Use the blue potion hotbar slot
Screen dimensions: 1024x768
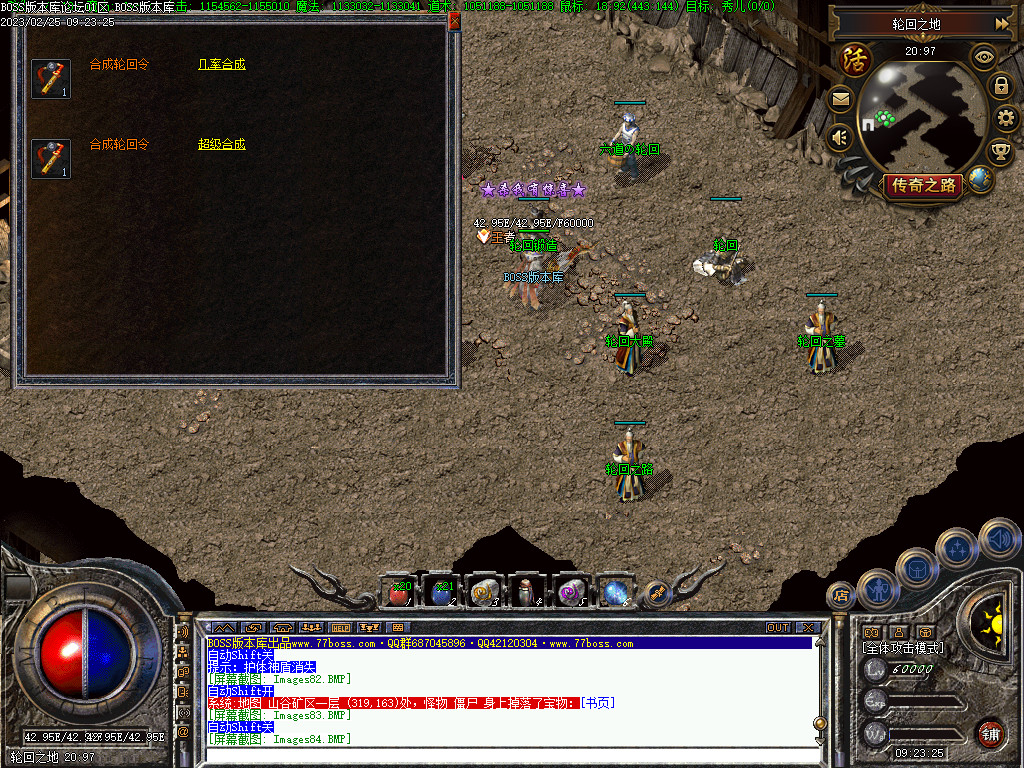[441, 593]
